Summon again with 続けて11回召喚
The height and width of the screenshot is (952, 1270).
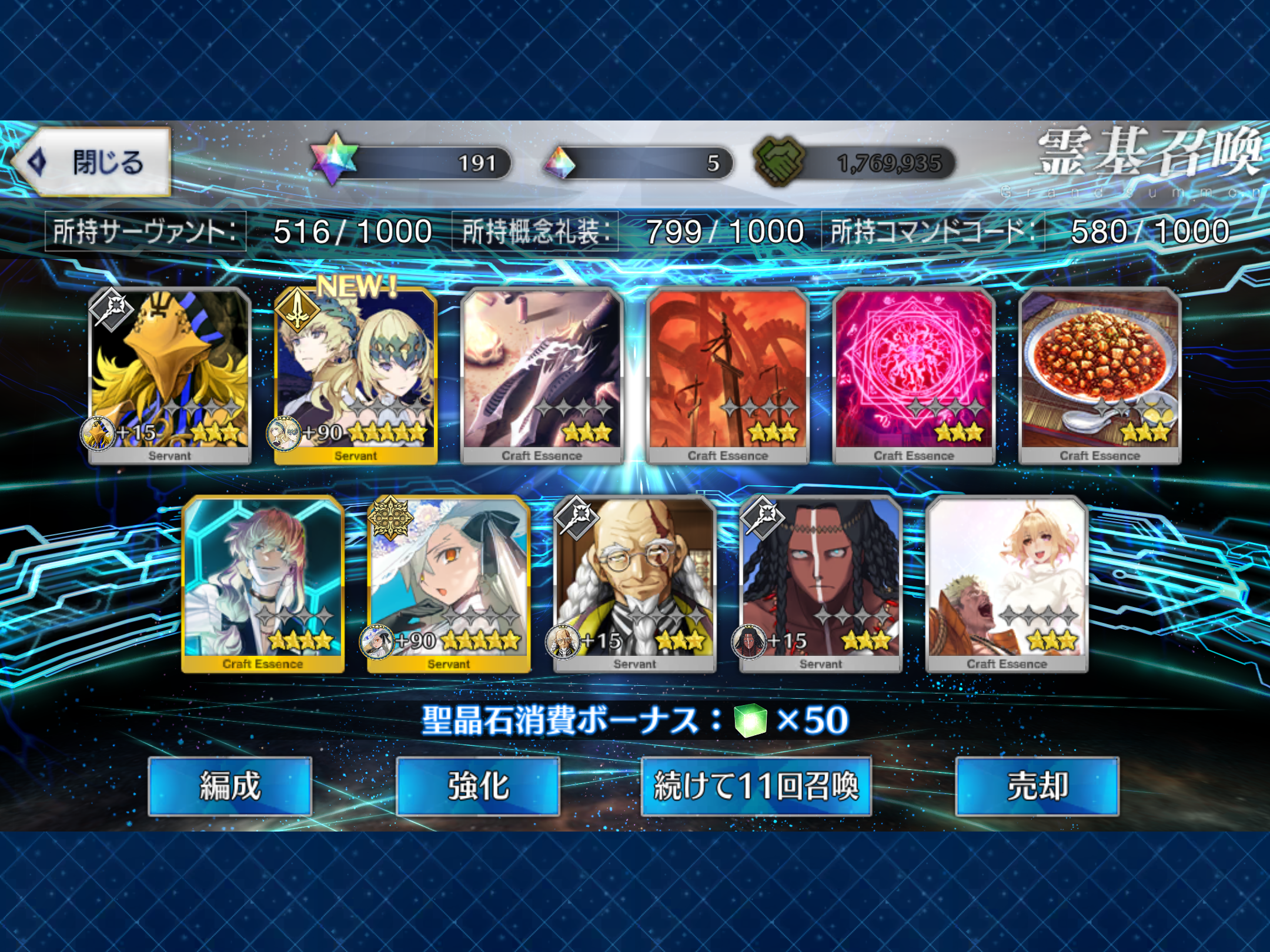pyautogui.click(x=756, y=786)
